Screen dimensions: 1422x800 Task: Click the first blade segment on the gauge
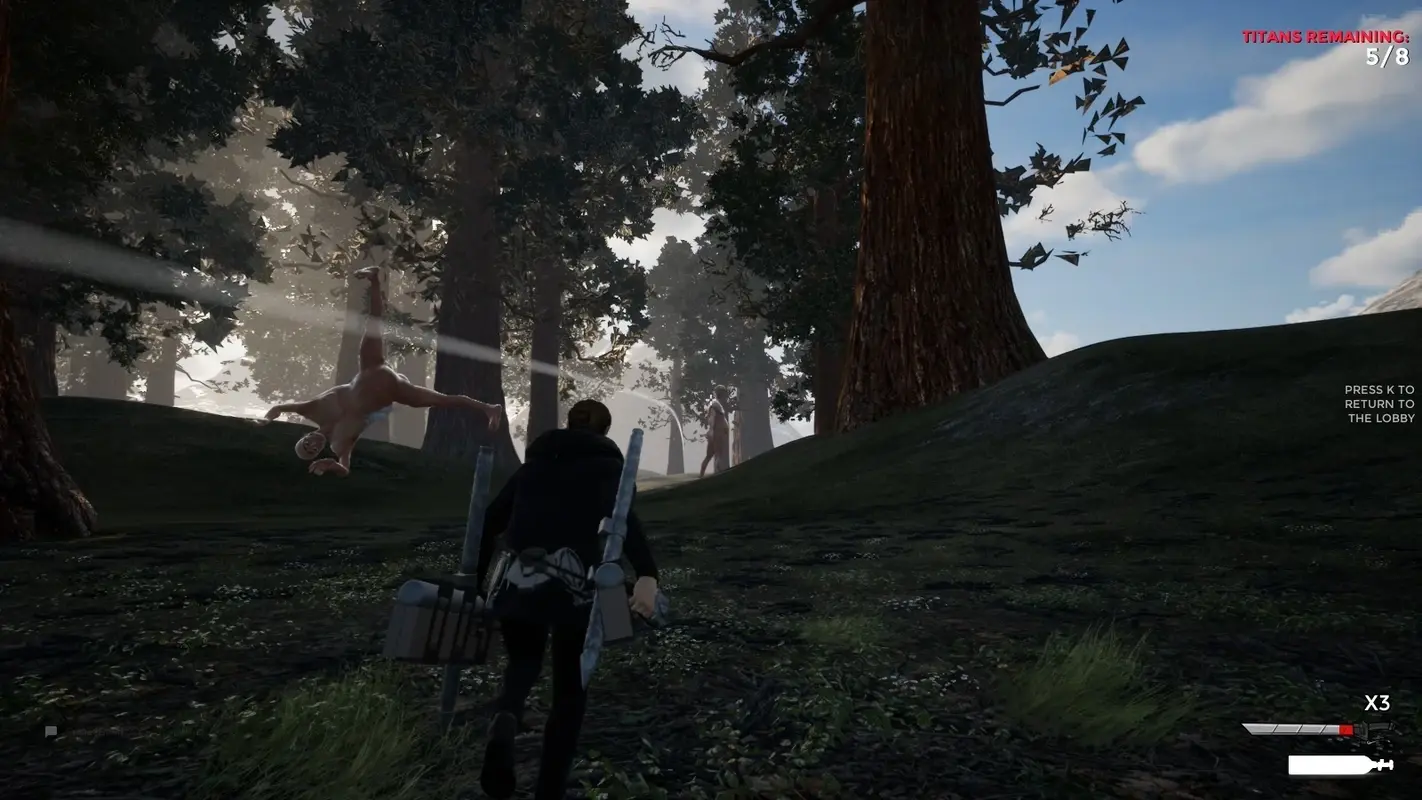tap(1258, 728)
